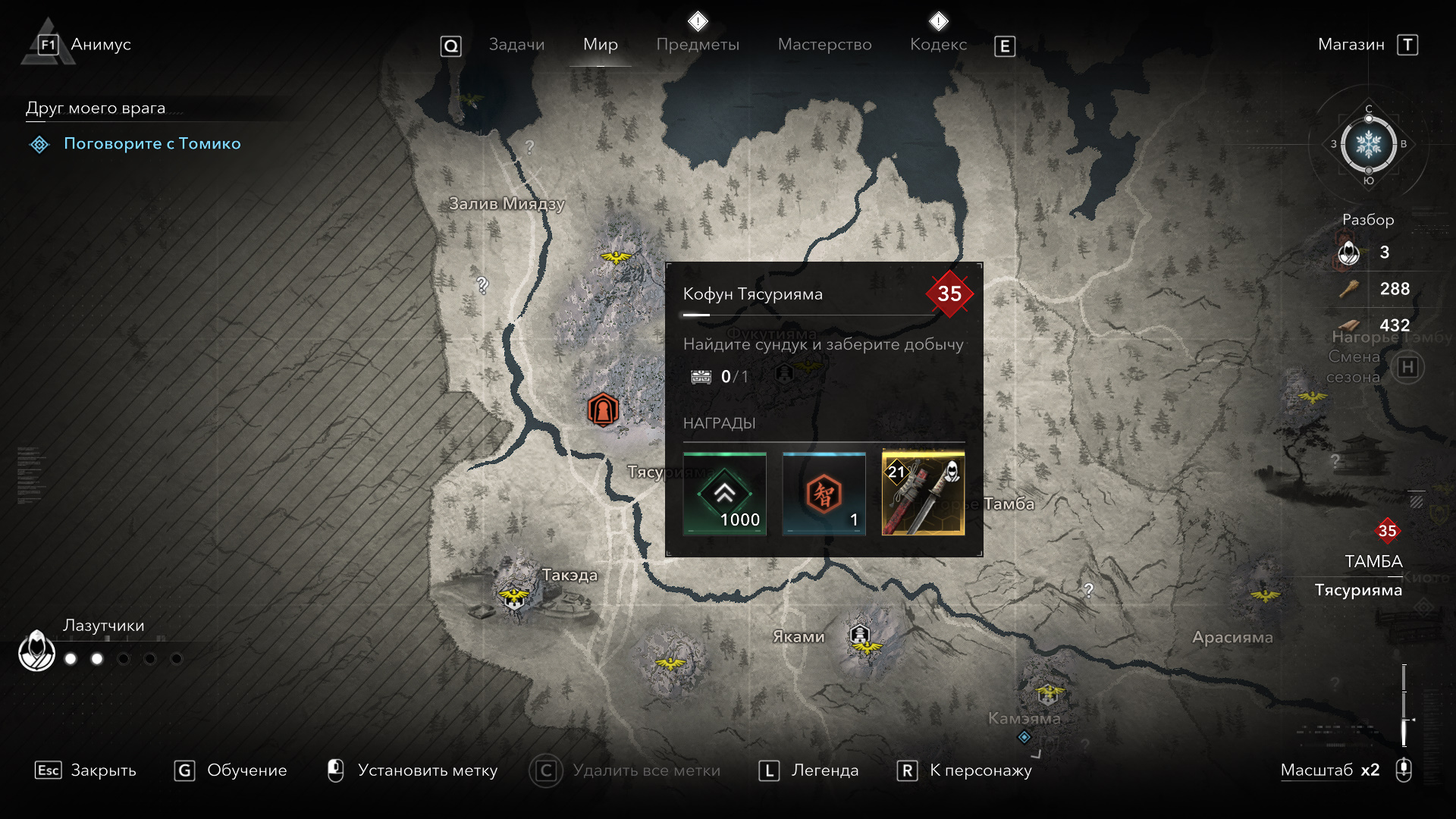Click the Смена сезона season change button
The width and height of the screenshot is (1456, 819).
tap(1407, 368)
